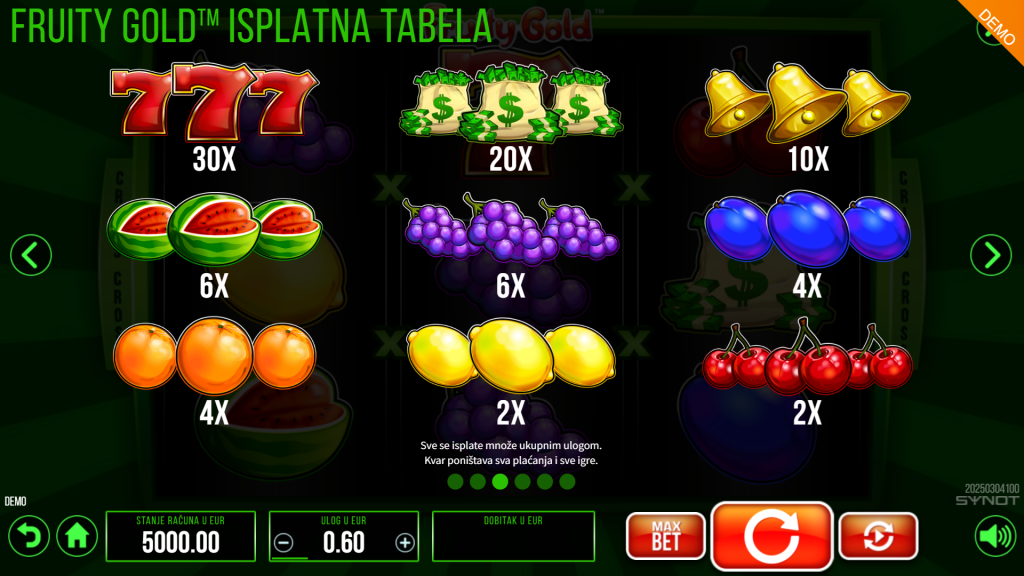Spin the reels with the big red button
This screenshot has height=576, width=1024.
pyautogui.click(x=771, y=536)
